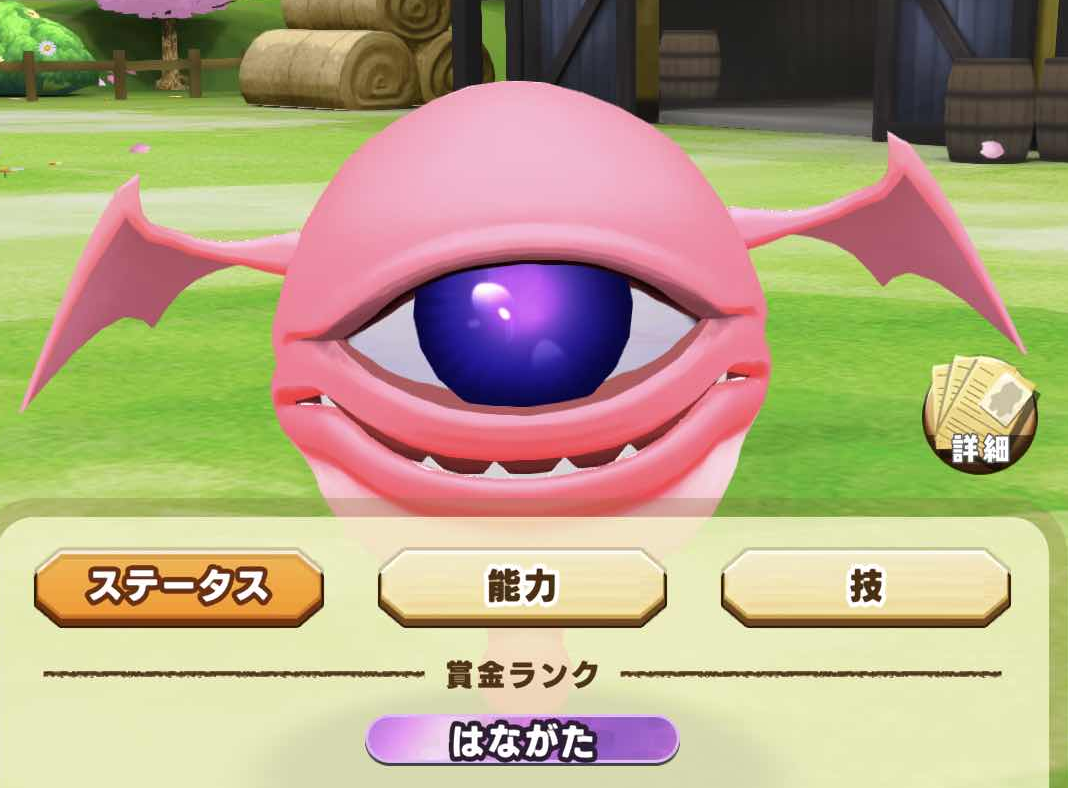Image resolution: width=1068 pixels, height=788 pixels.
Task: Select the 技 tab
Action: 865,587
